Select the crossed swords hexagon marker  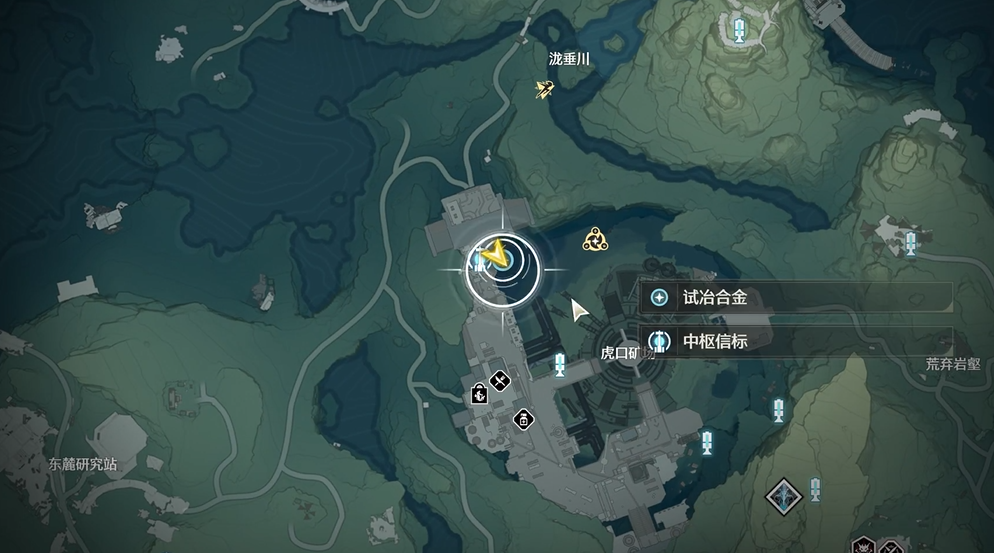891,546
